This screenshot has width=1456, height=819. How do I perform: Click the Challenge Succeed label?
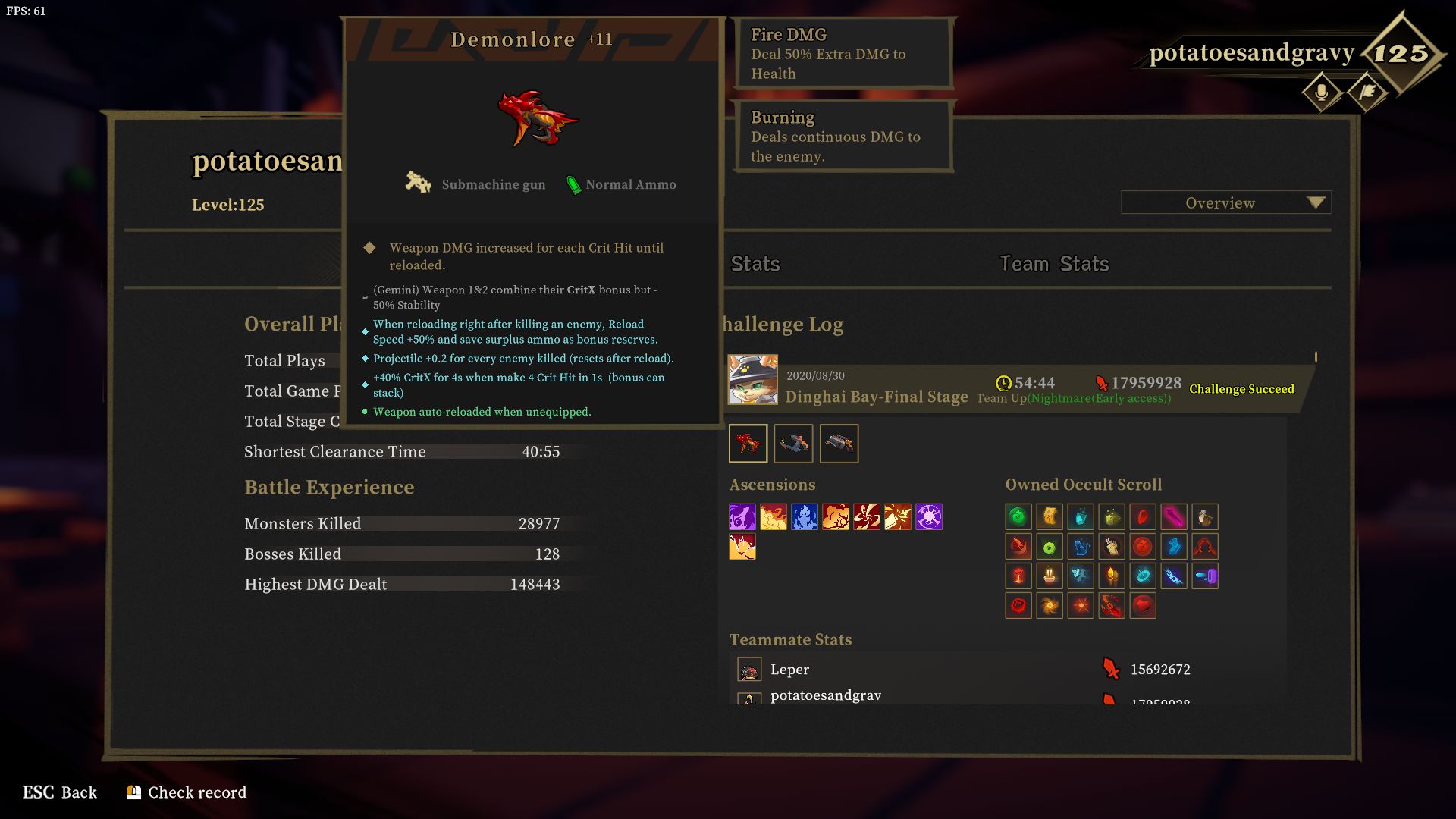(x=1242, y=389)
